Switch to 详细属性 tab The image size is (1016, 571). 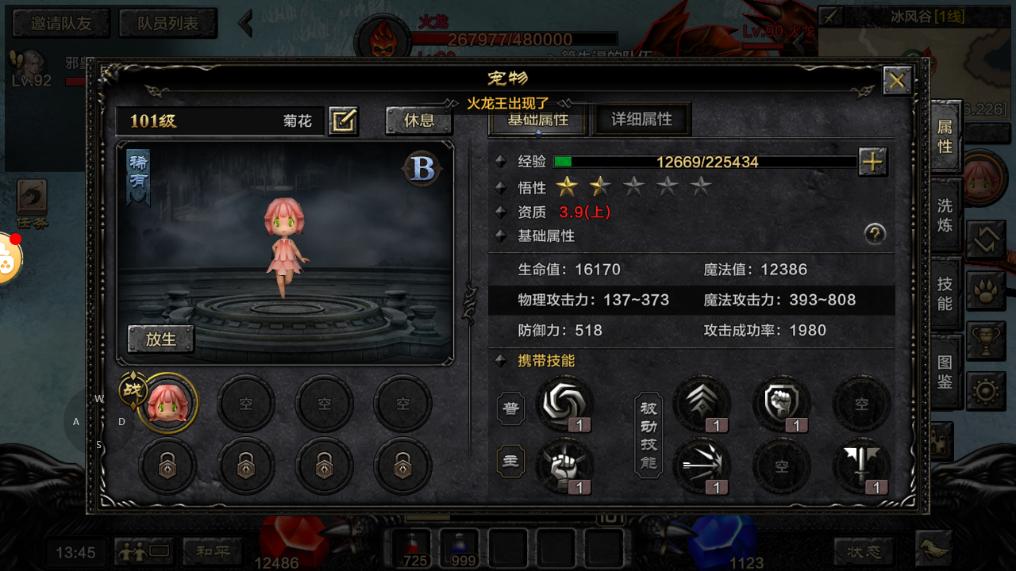[x=641, y=119]
